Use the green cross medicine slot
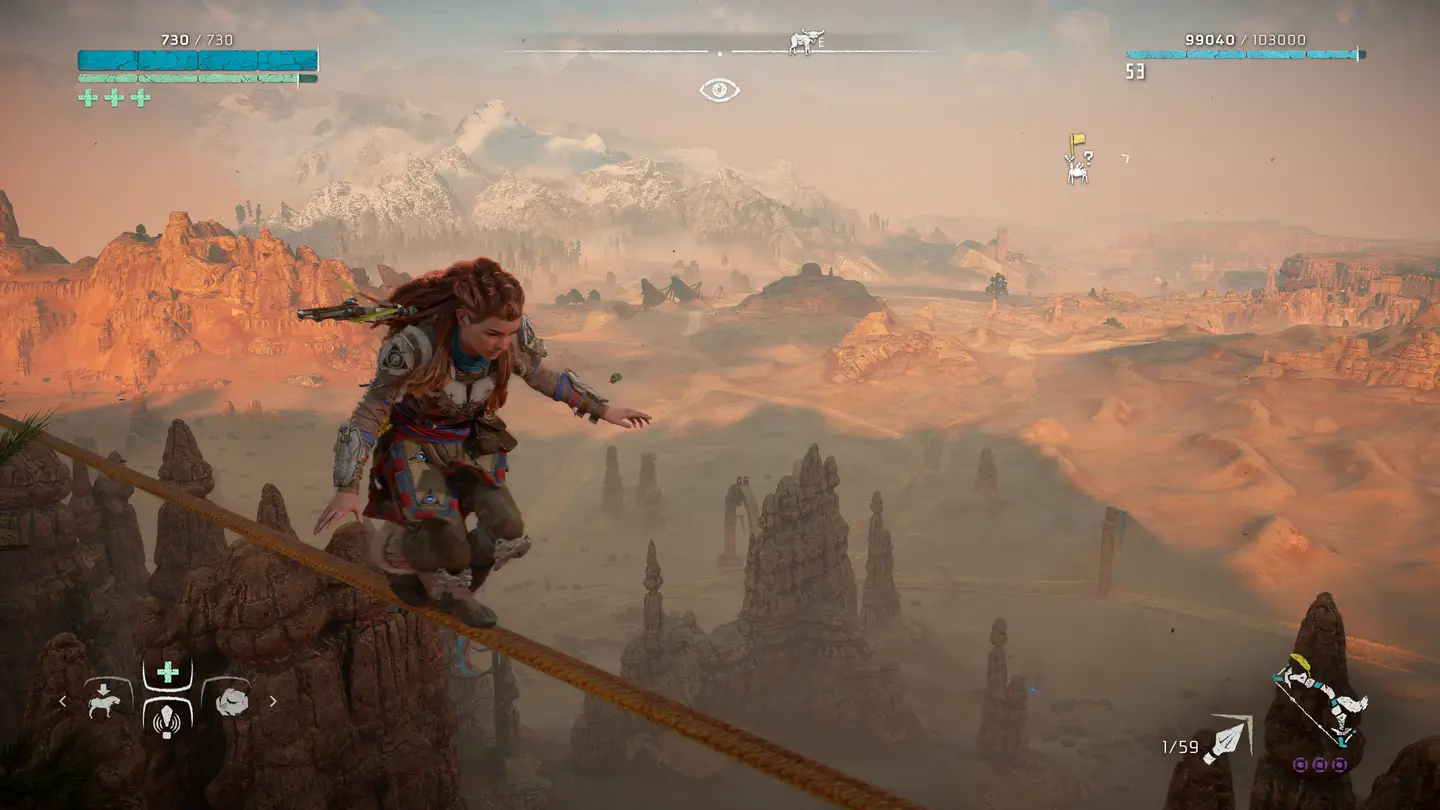Viewport: 1440px width, 810px height. (168, 673)
